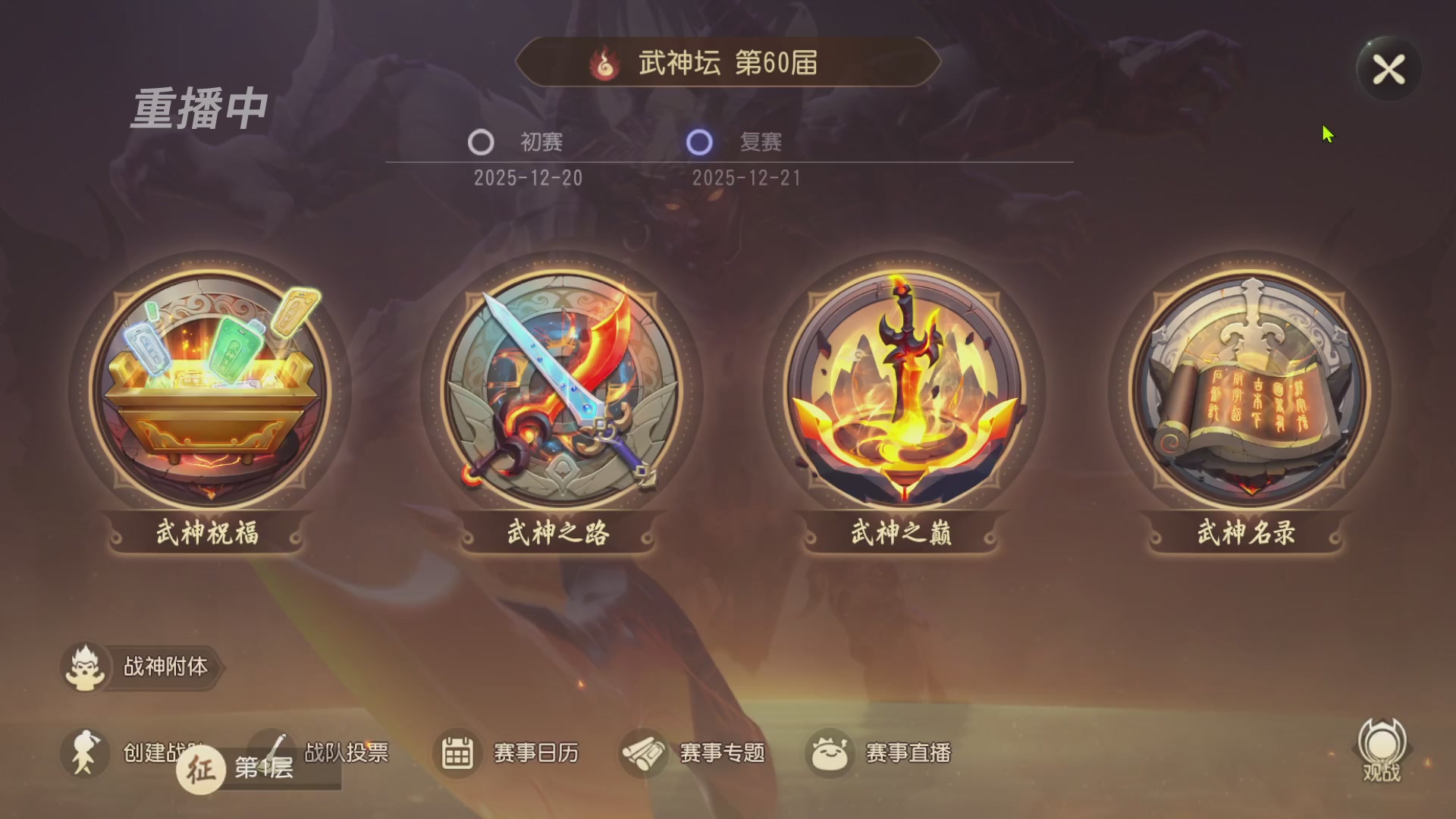This screenshot has width=1456, height=819.
Task: Click the 2025-12-20 date label
Action: coord(528,177)
